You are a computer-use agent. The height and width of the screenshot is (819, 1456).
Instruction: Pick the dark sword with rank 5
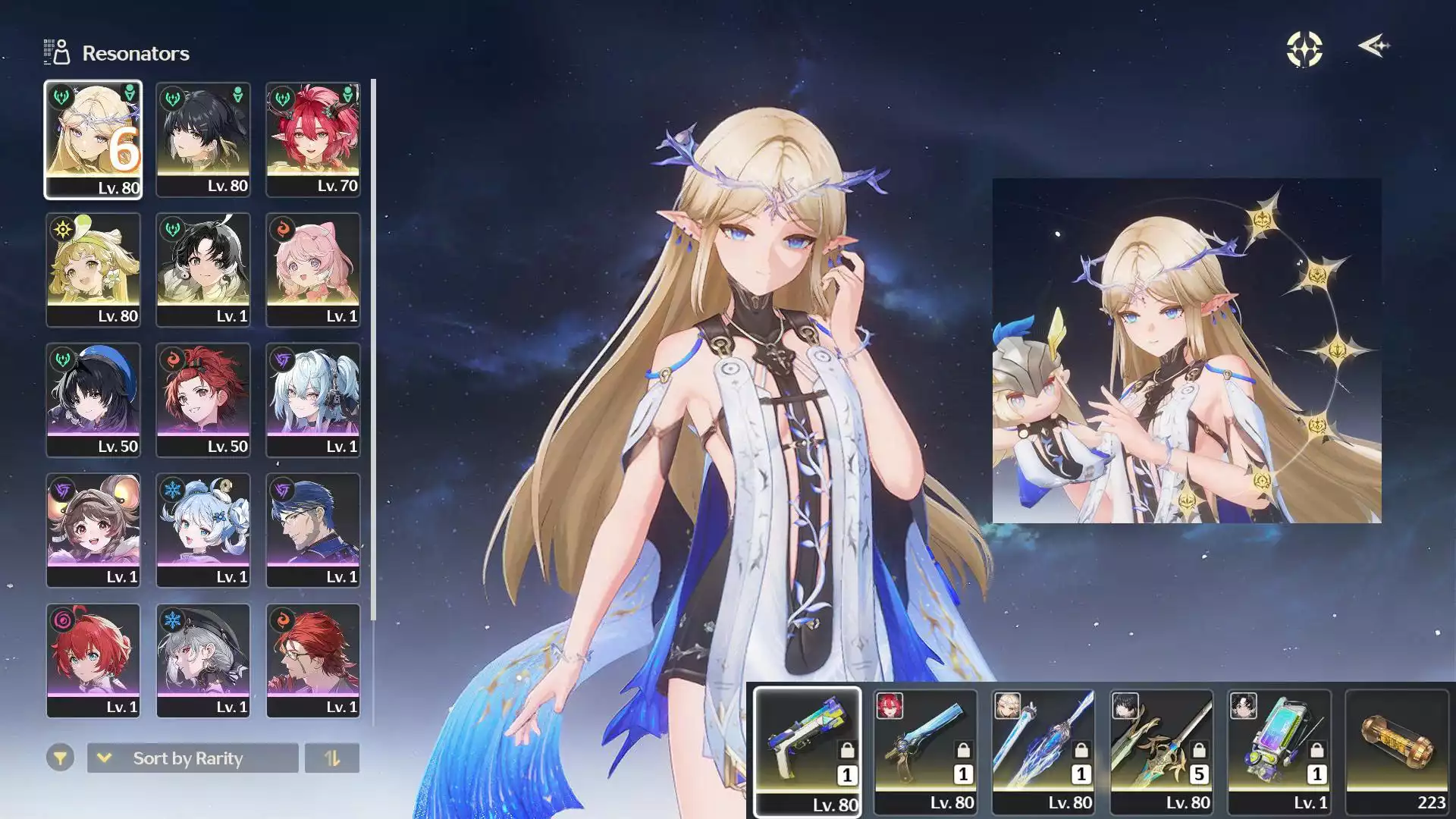click(x=1161, y=751)
